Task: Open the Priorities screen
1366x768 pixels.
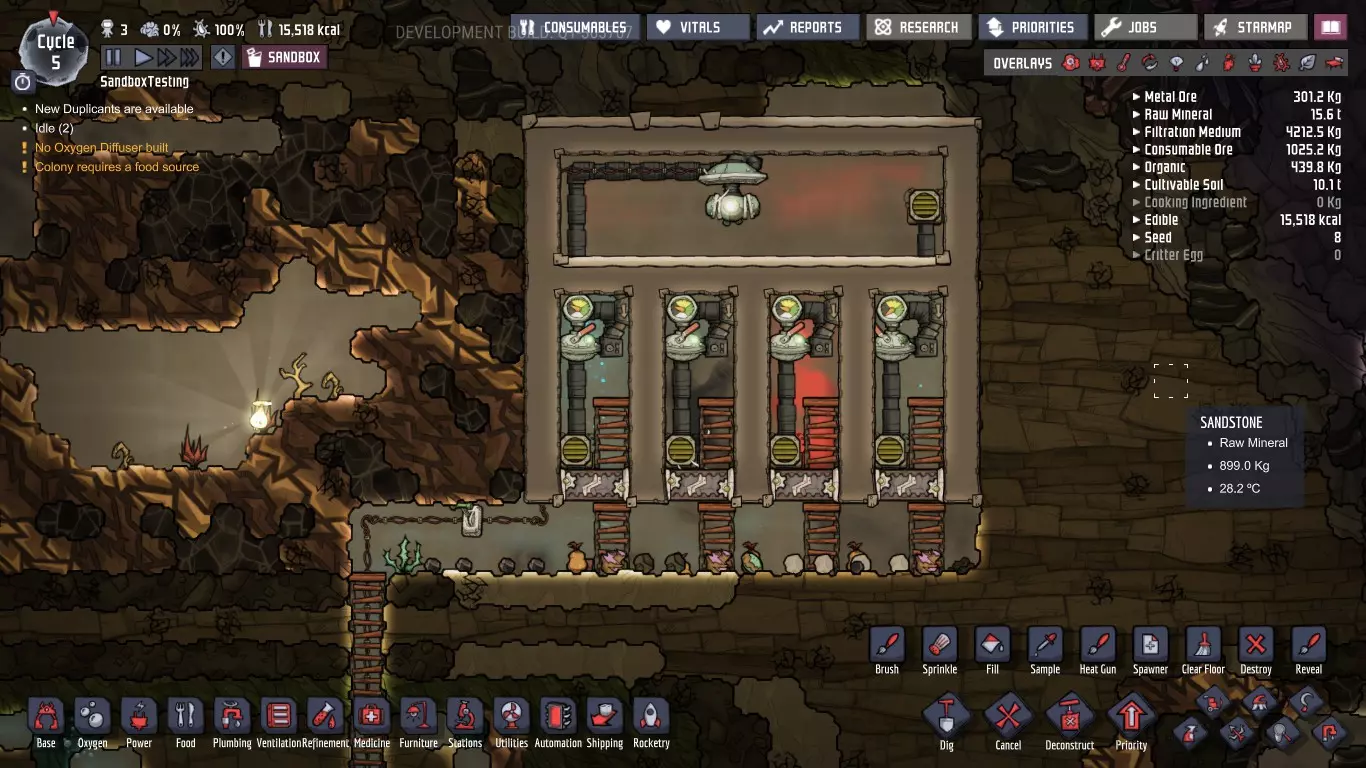Action: (x=1032, y=27)
